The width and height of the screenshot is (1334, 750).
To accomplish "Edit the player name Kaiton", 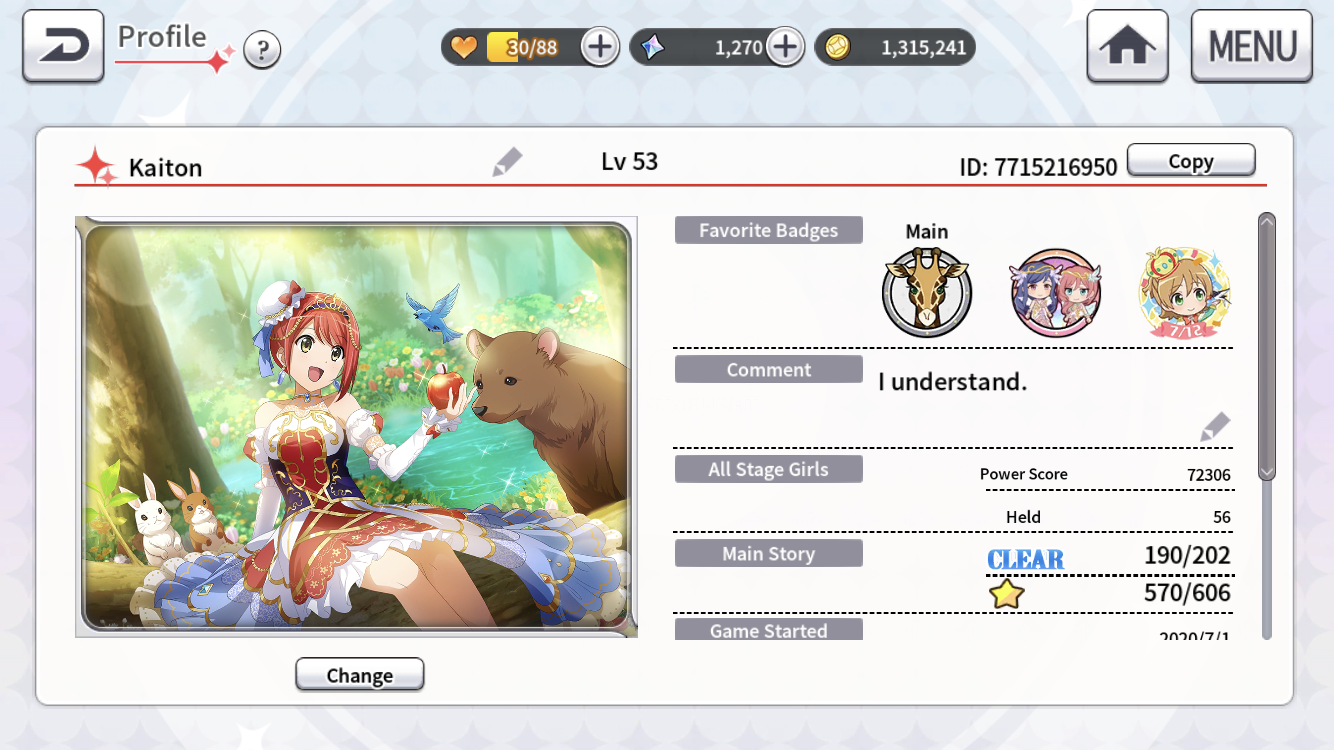I will pyautogui.click(x=507, y=162).
